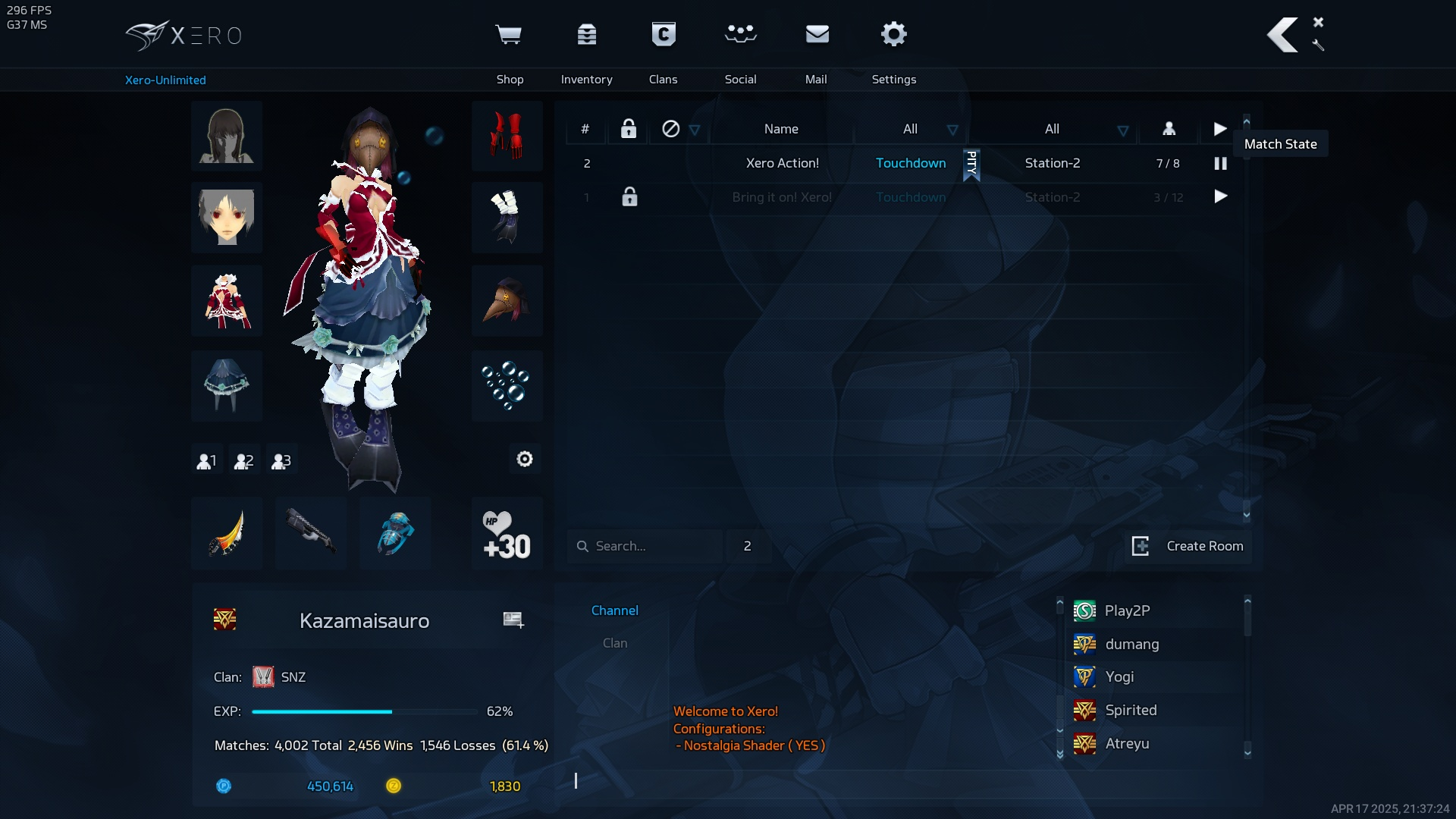This screenshot has height=819, width=1456.
Task: Select the plague doctor mask slot
Action: (x=507, y=301)
